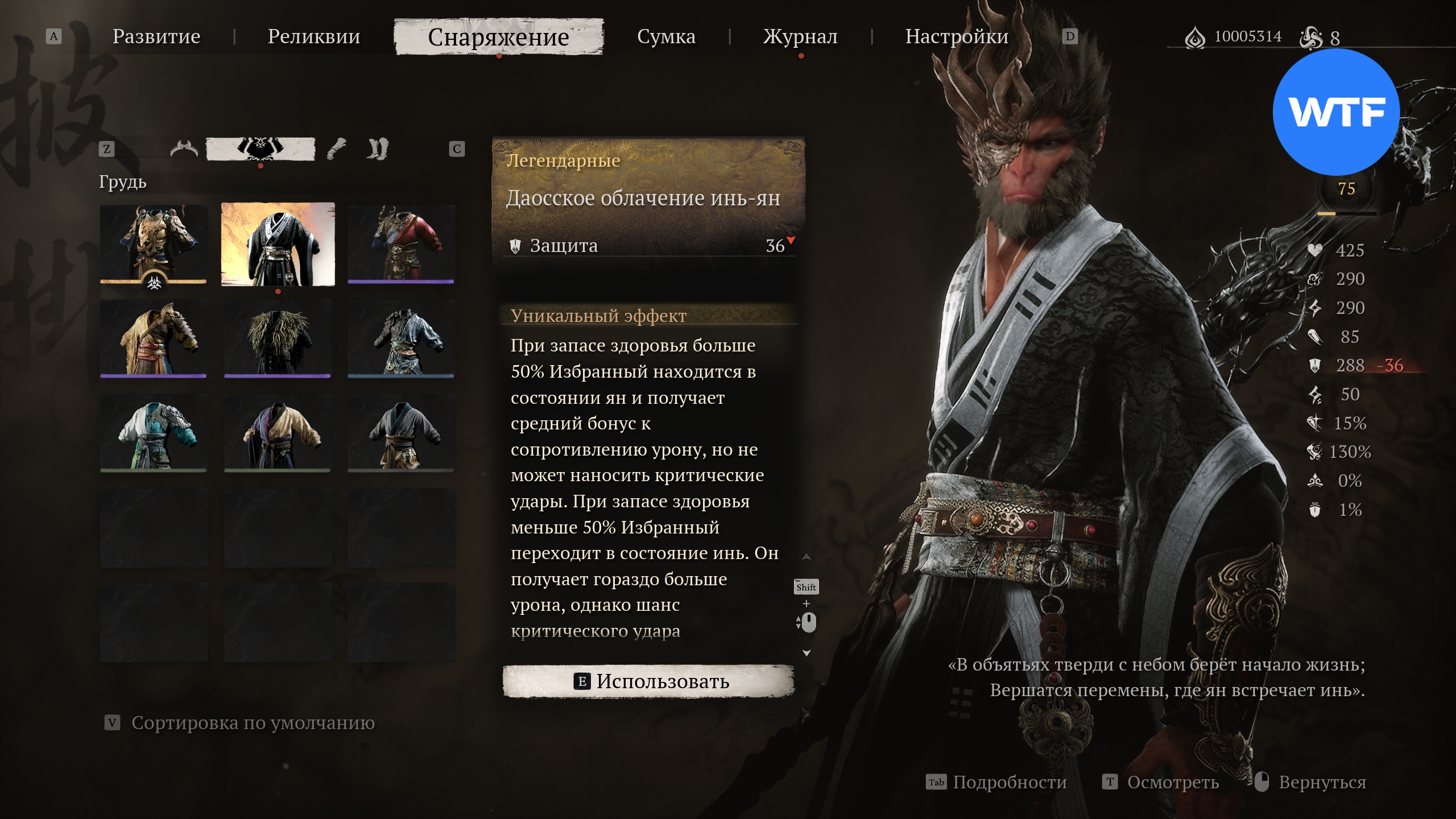Pick the red-sleeved chest armor
The height and width of the screenshot is (819, 1456).
[401, 243]
